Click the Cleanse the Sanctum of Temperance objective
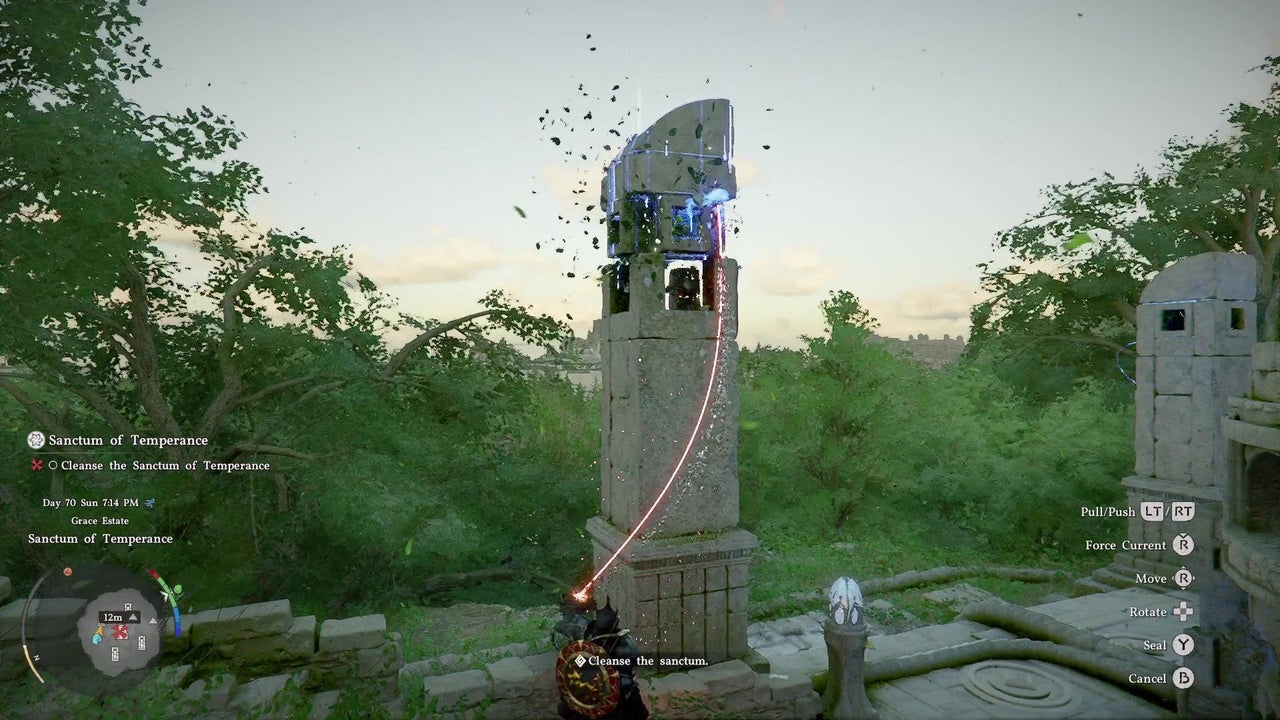 tap(165, 465)
